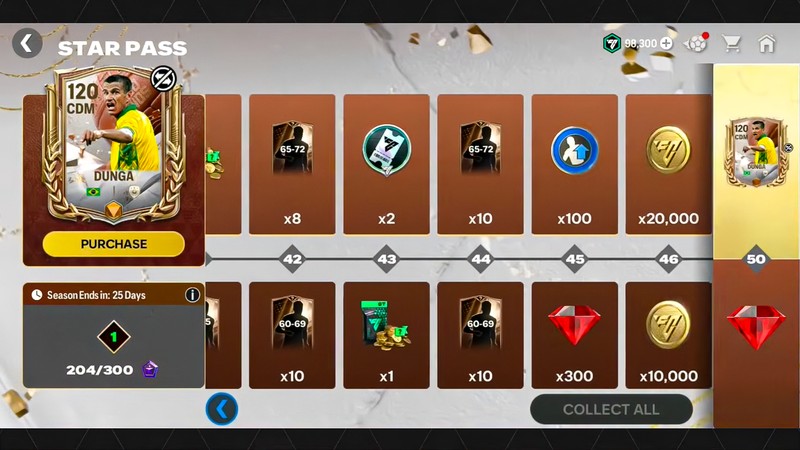The image size is (800, 450).
Task: Add more FC Points with the plus button
Action: (667, 44)
